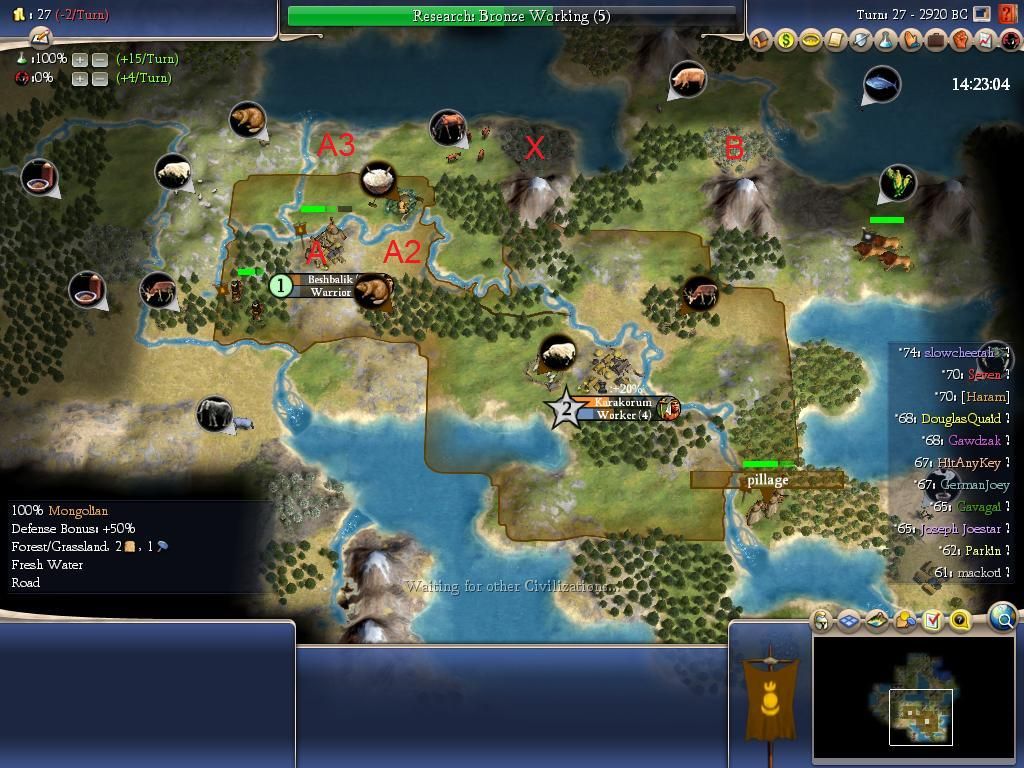The image size is (1024, 768).
Task: Open the Corporations briefcase icon
Action: click(x=936, y=40)
